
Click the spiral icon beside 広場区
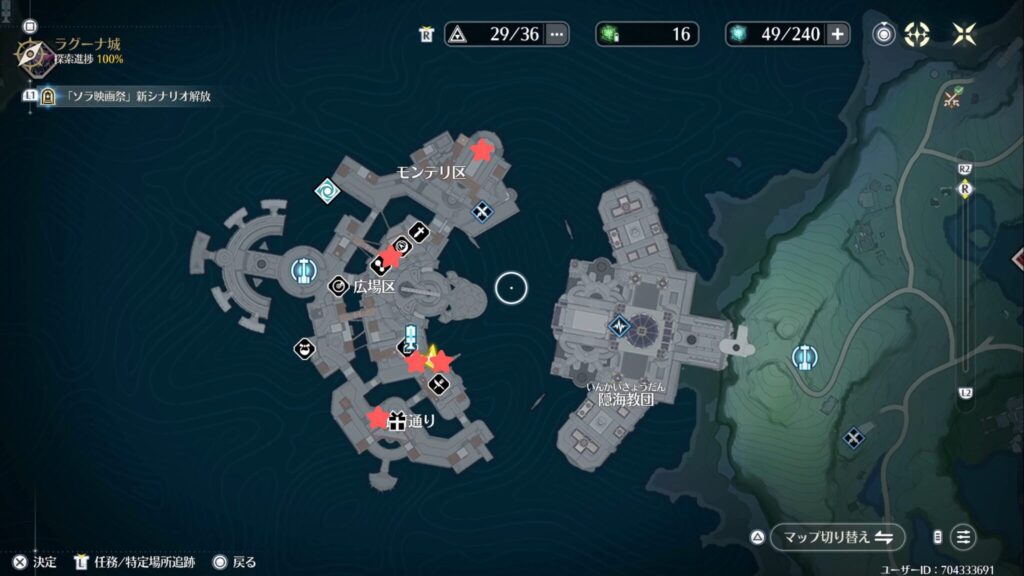click(339, 286)
